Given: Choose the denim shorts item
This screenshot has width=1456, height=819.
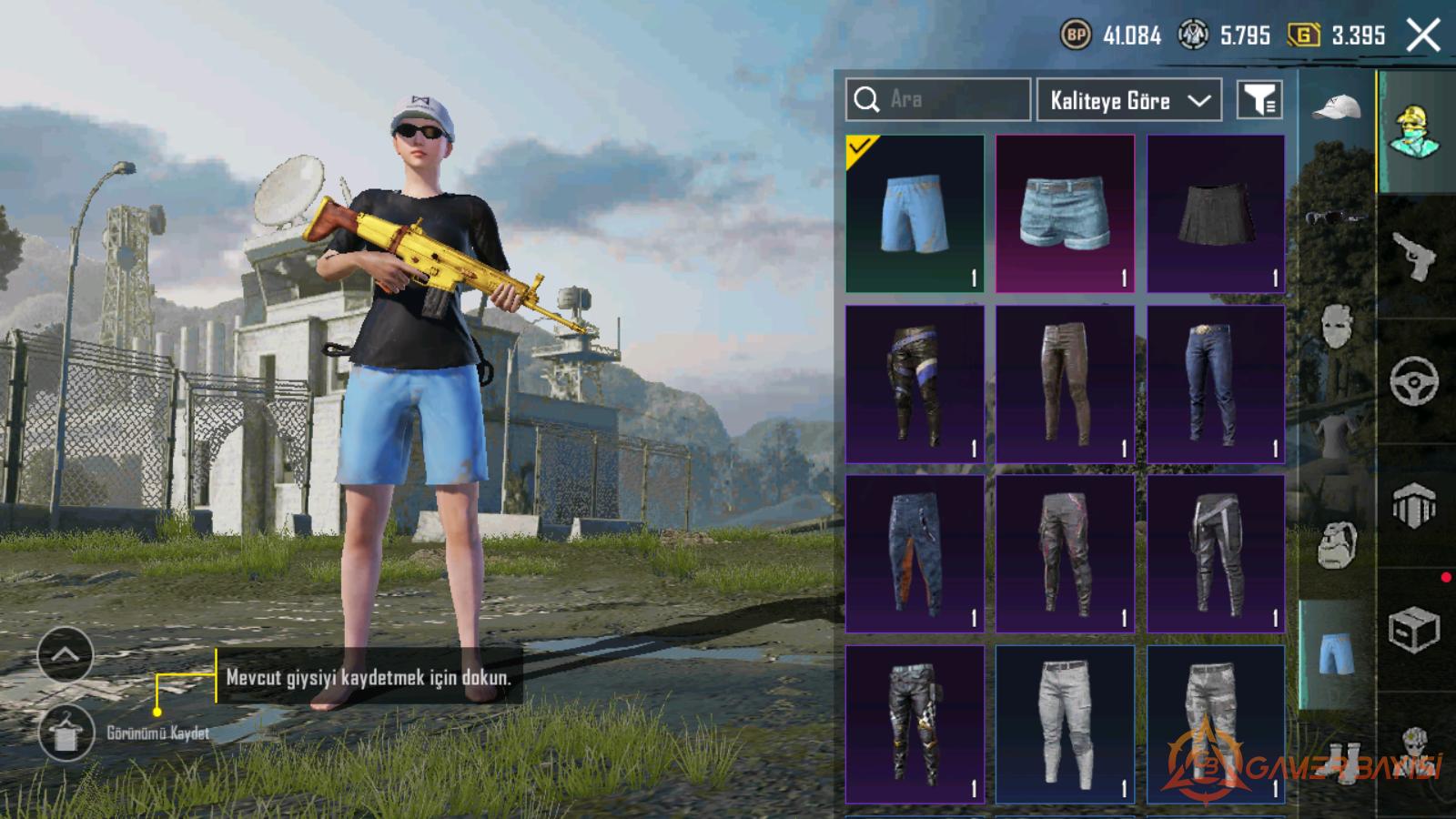Looking at the screenshot, I should pos(1065,214).
